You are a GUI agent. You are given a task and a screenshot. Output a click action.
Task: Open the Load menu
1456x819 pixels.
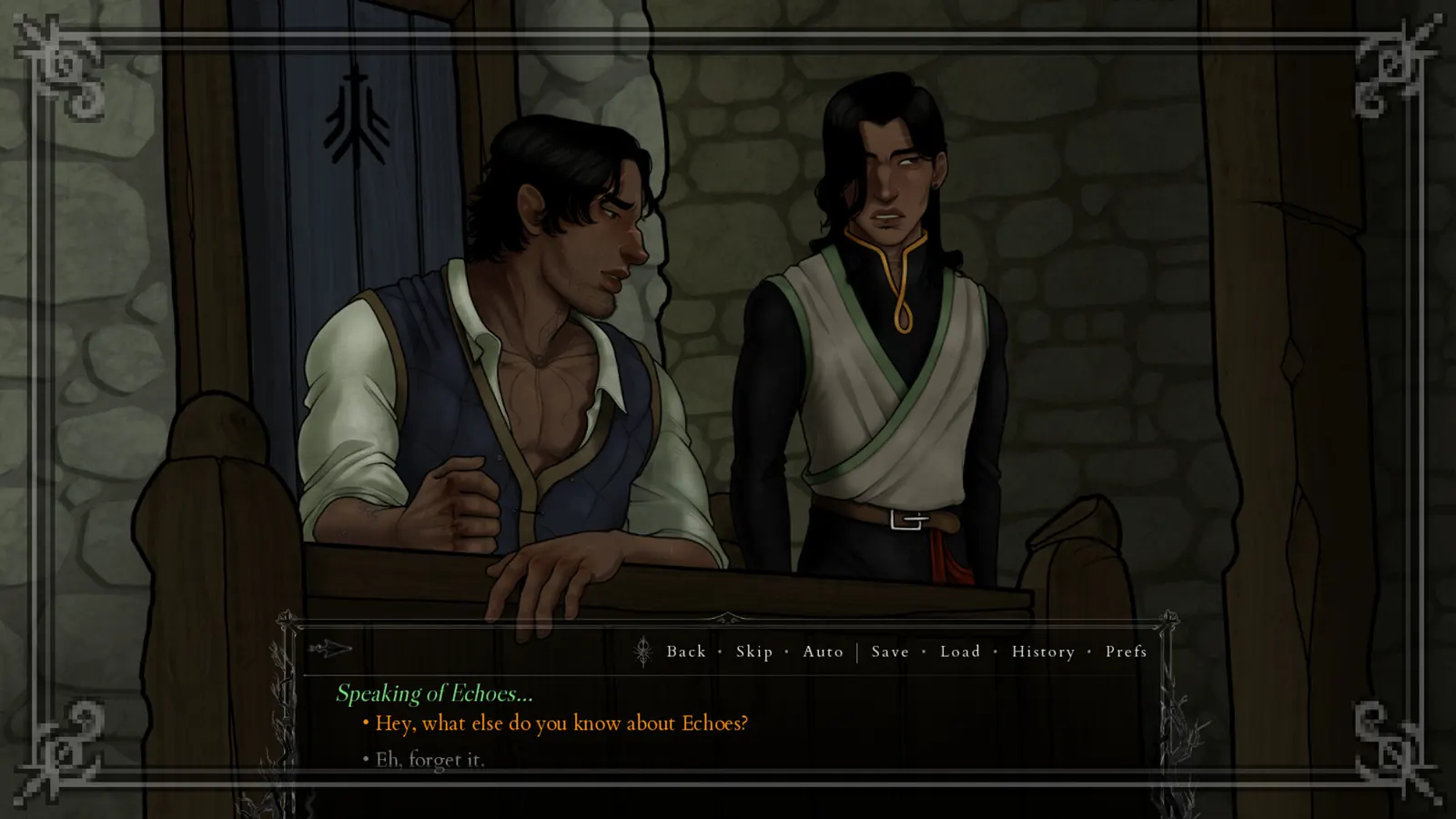tap(960, 652)
